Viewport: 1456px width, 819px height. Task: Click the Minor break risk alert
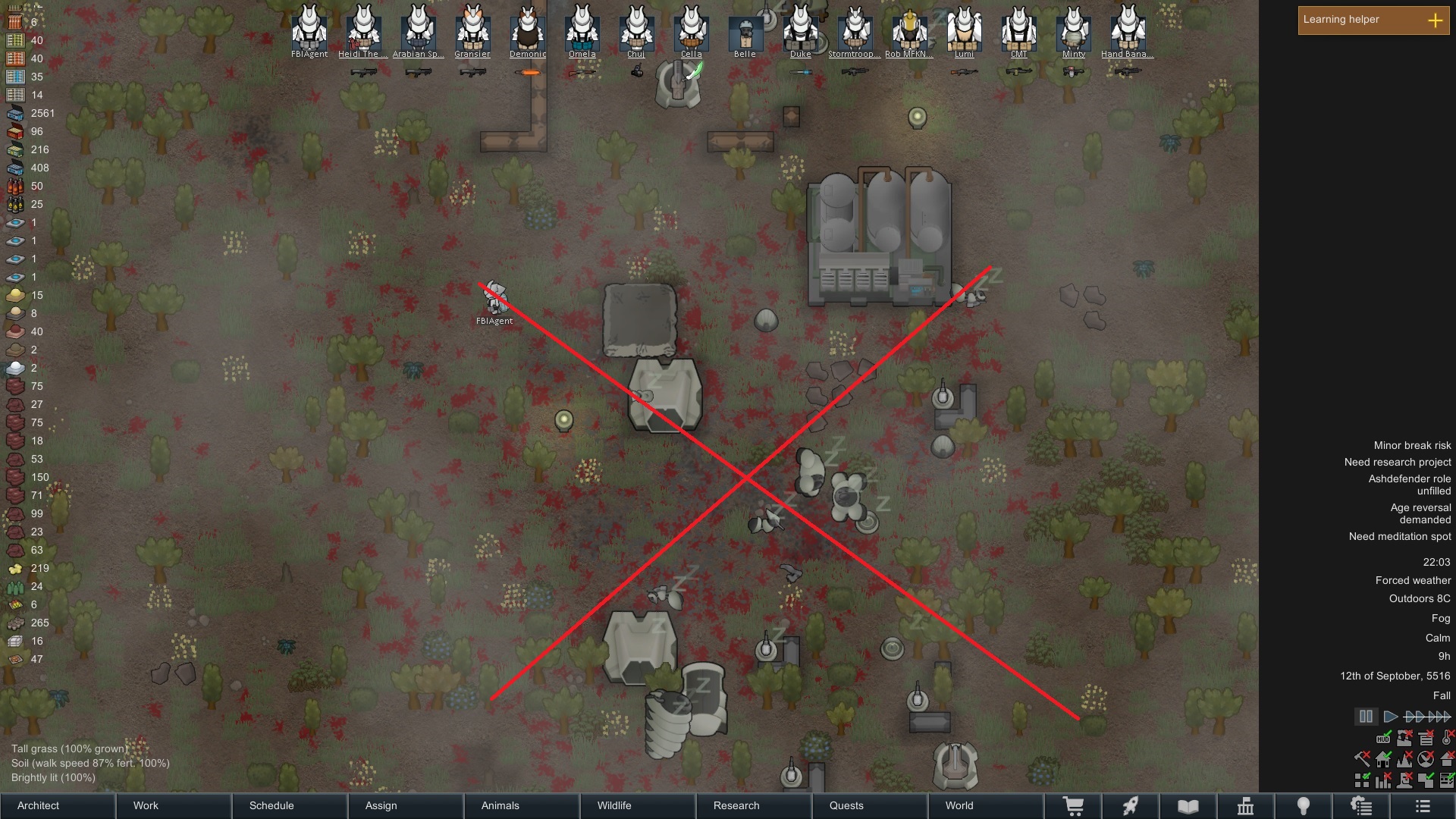1410,445
